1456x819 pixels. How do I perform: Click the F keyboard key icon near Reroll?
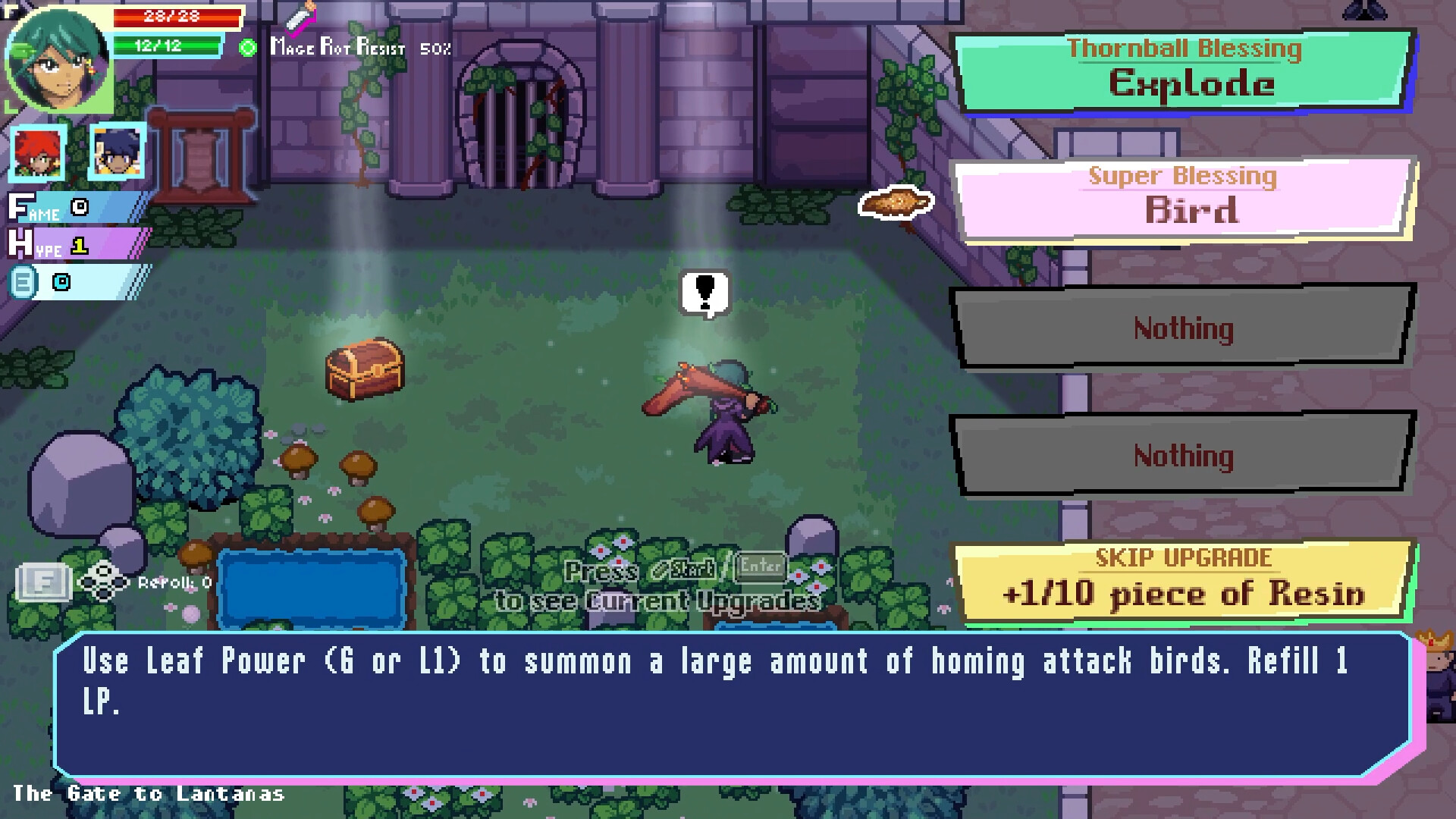tap(44, 582)
